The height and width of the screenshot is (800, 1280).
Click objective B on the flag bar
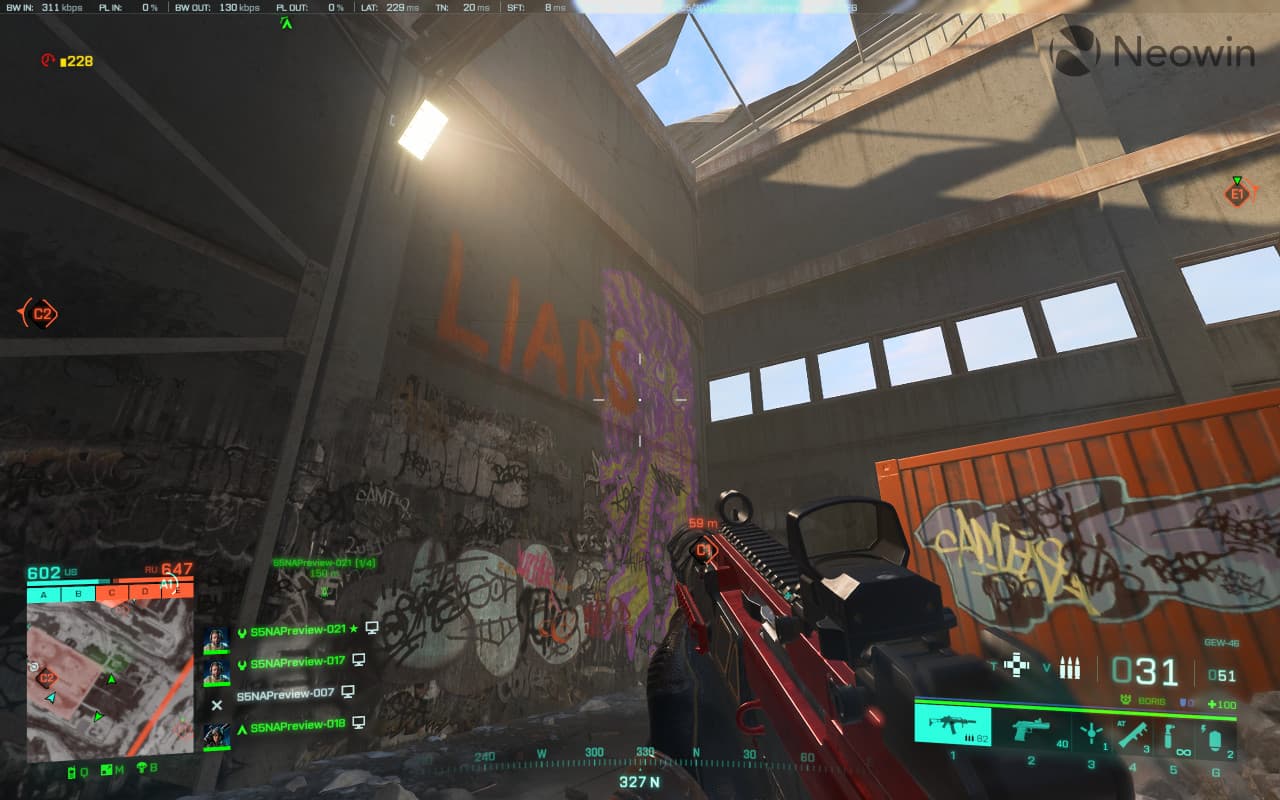coord(78,594)
